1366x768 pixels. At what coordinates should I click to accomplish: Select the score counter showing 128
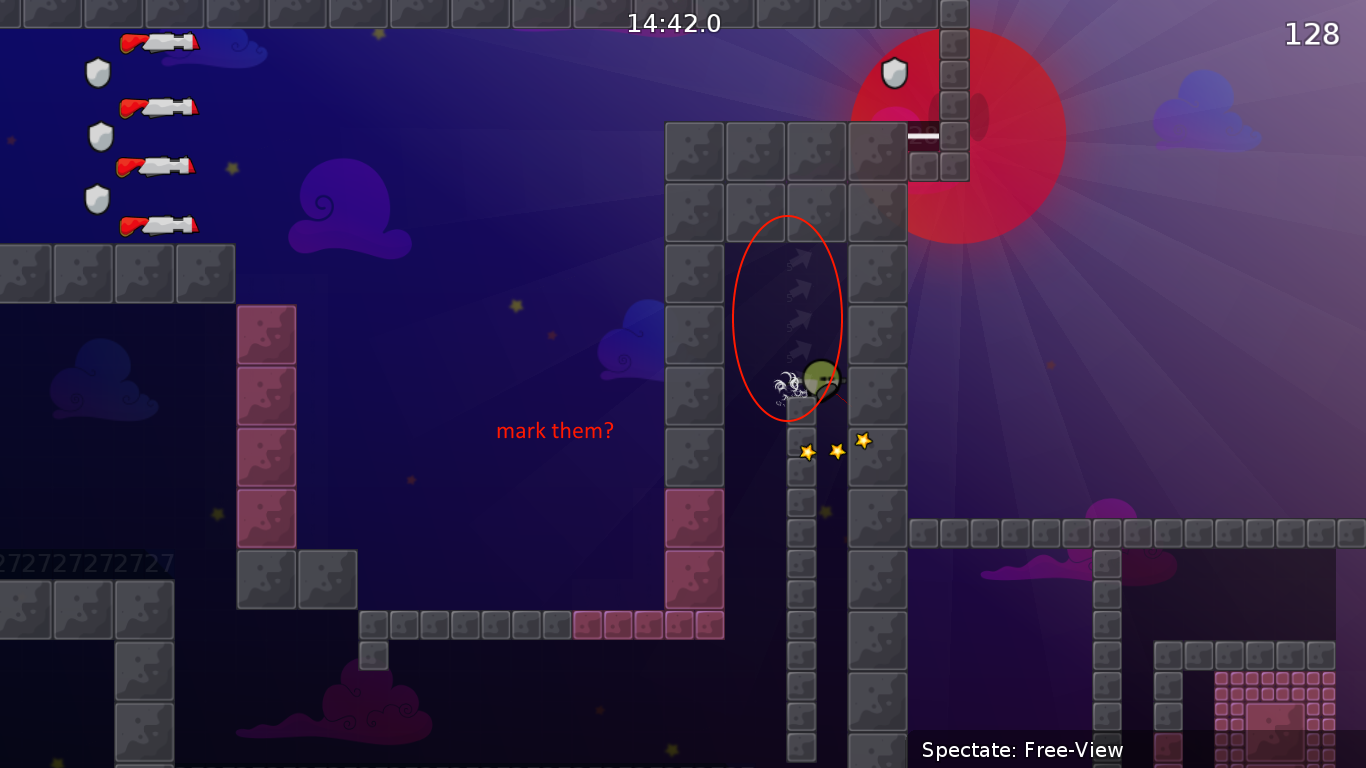(x=1311, y=33)
